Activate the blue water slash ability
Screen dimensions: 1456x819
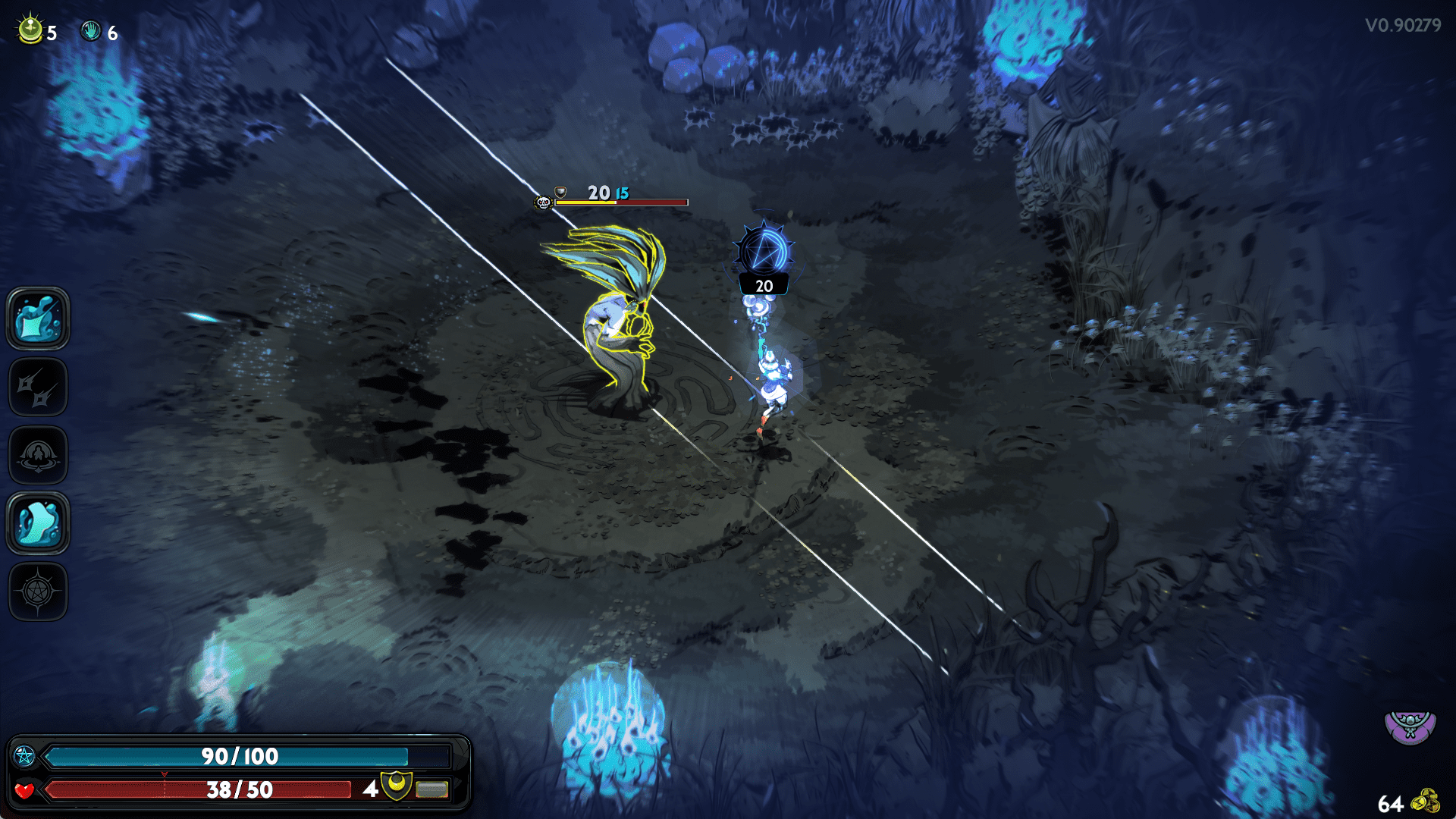(38, 319)
